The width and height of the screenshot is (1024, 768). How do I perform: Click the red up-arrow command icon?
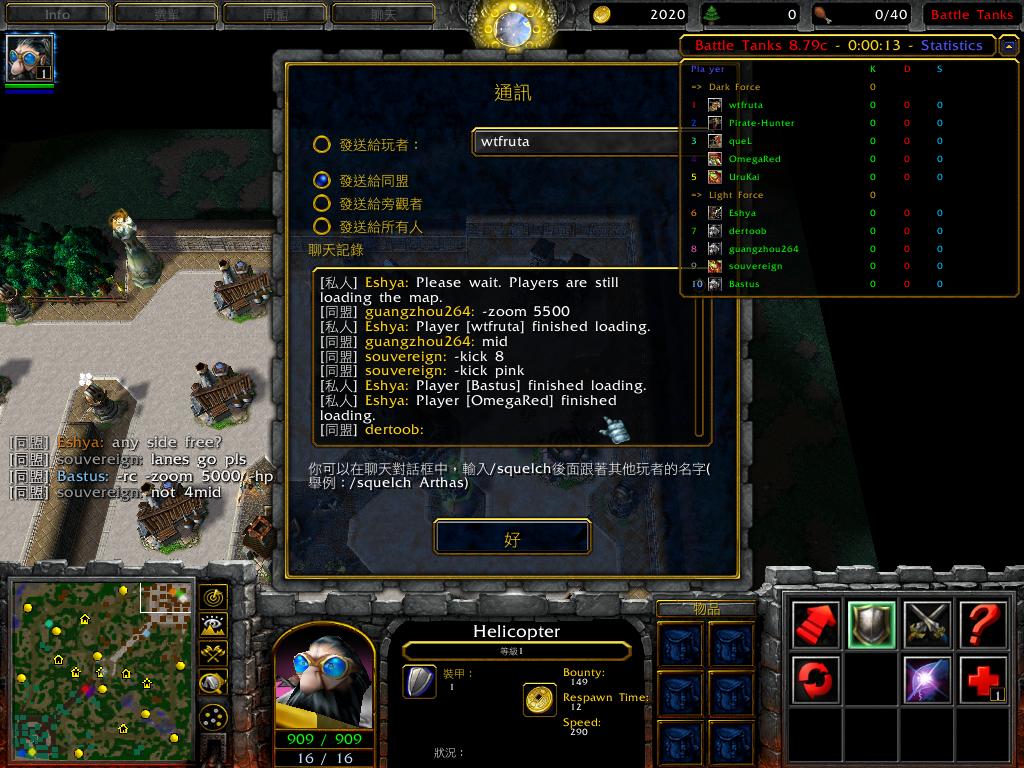point(815,625)
